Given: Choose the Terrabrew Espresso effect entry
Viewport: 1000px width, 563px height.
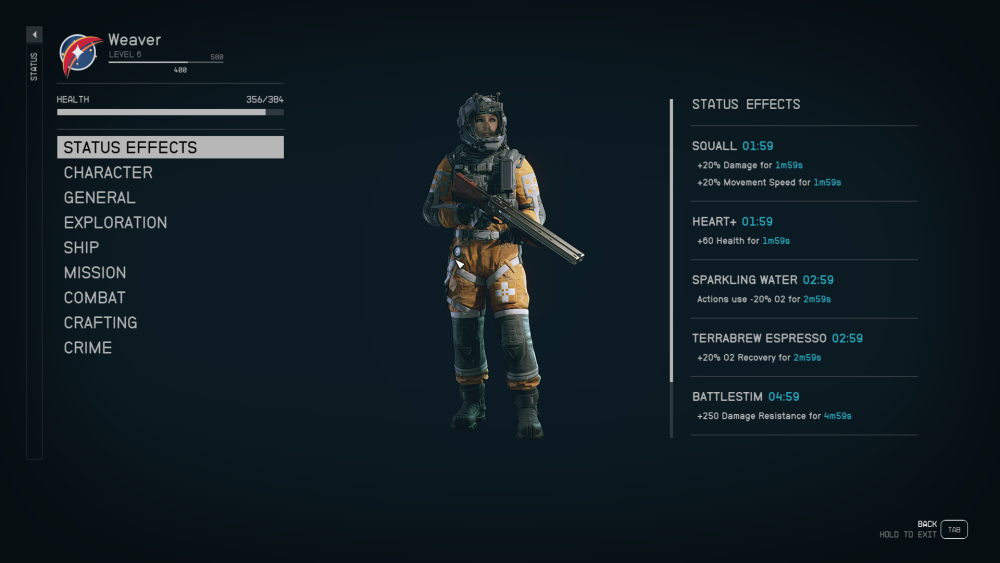Looking at the screenshot, I should pyautogui.click(x=804, y=347).
